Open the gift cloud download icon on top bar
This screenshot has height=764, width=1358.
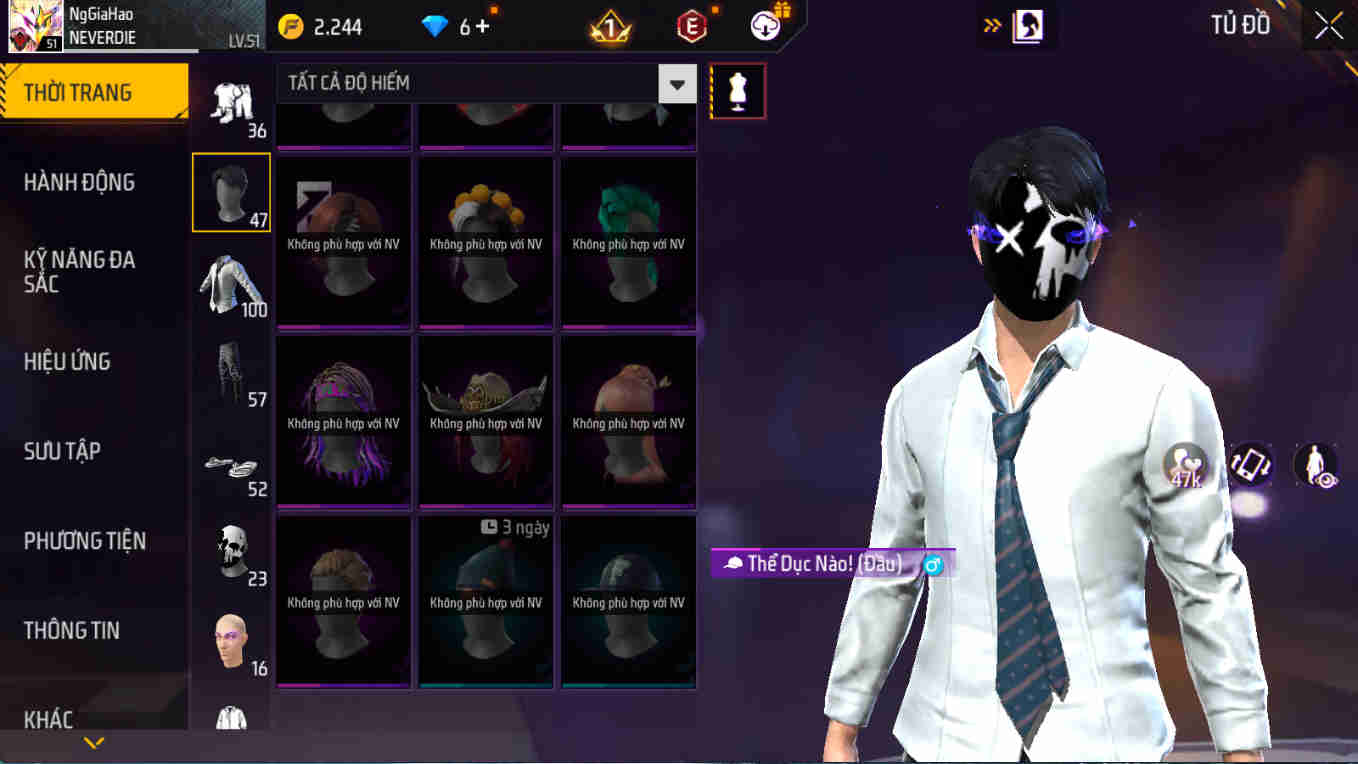point(764,26)
